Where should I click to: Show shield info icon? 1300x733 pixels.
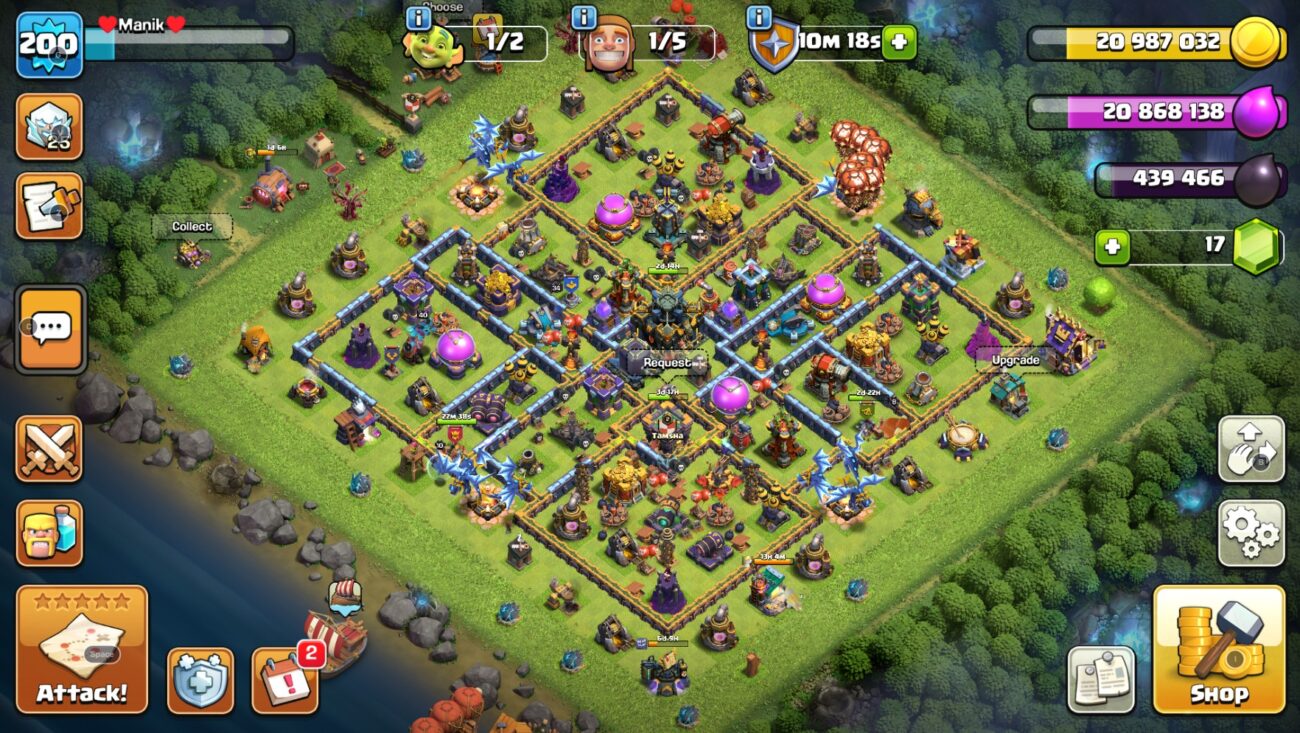tap(759, 17)
